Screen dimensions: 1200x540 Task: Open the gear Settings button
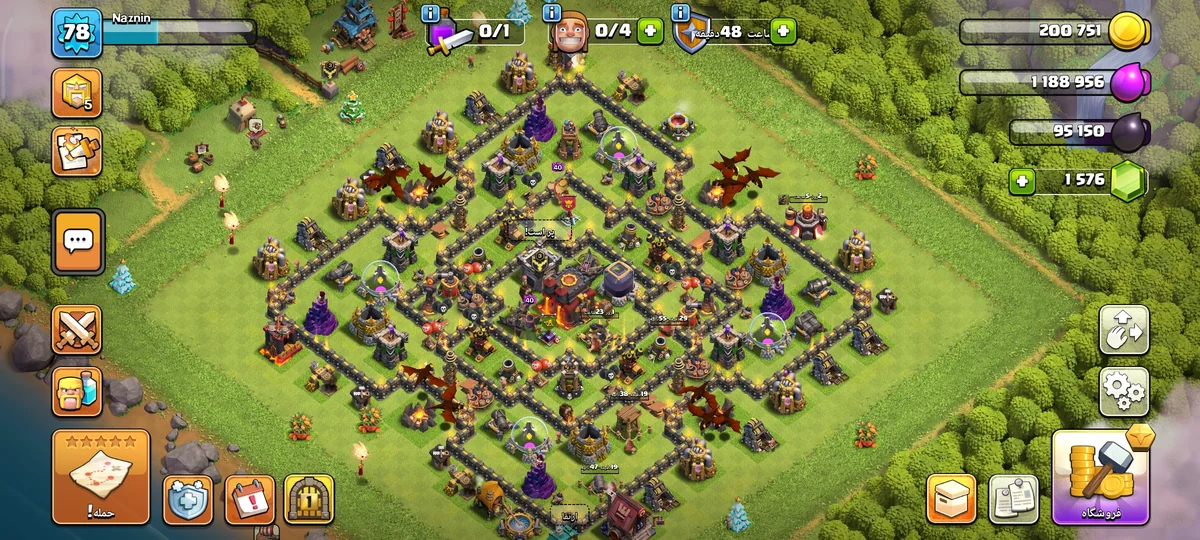click(1124, 391)
